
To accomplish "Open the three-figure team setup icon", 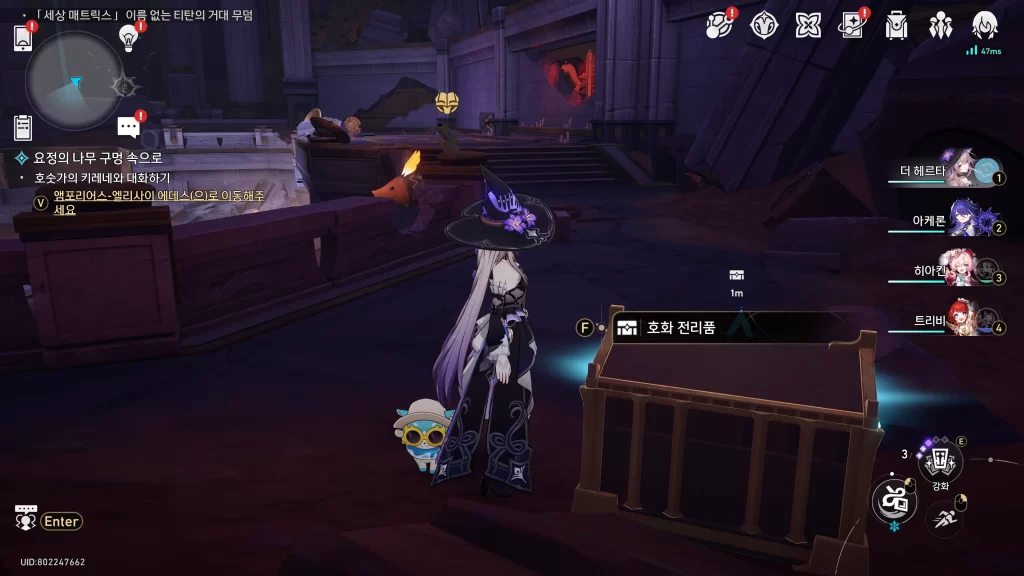I will pyautogui.click(x=941, y=25).
